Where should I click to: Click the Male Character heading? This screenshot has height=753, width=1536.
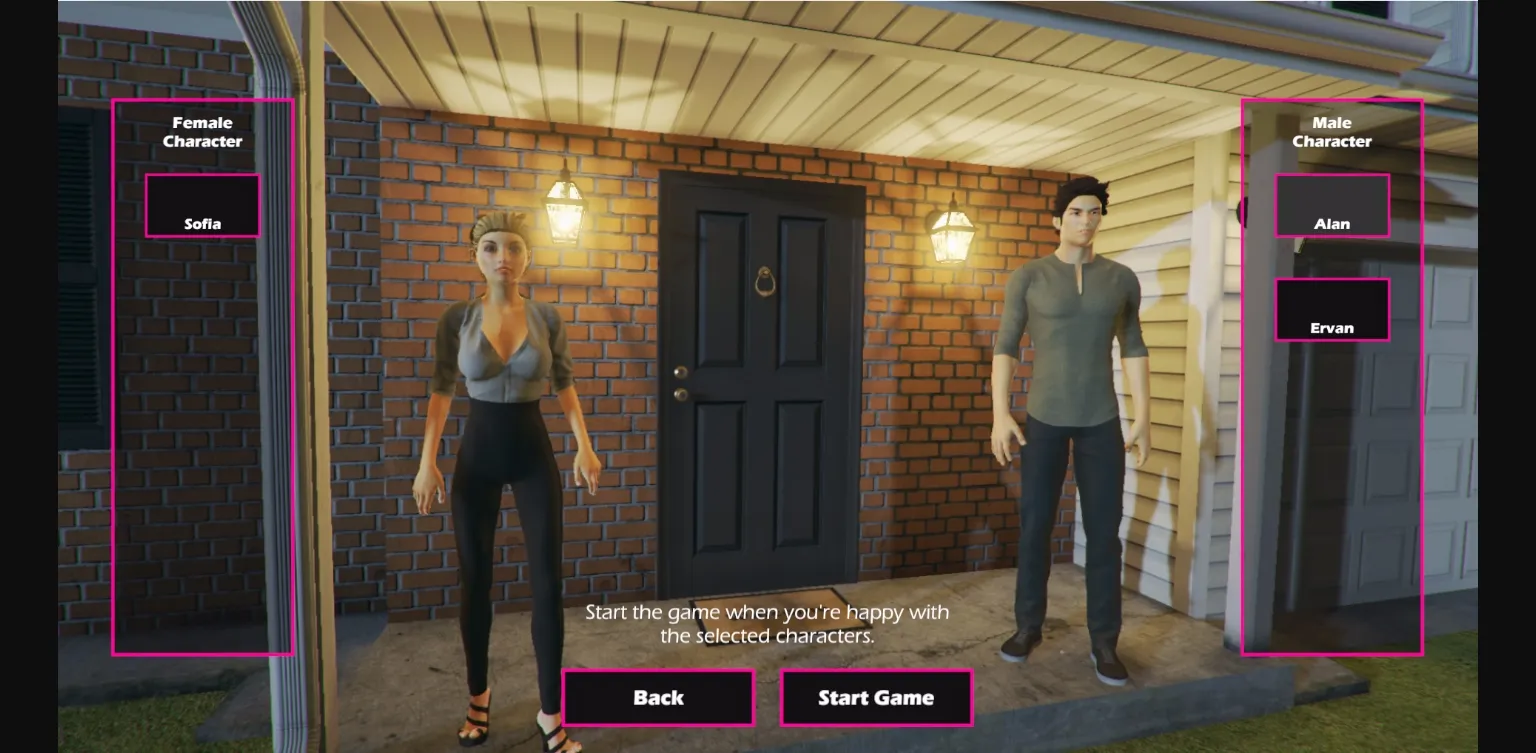pos(1332,132)
